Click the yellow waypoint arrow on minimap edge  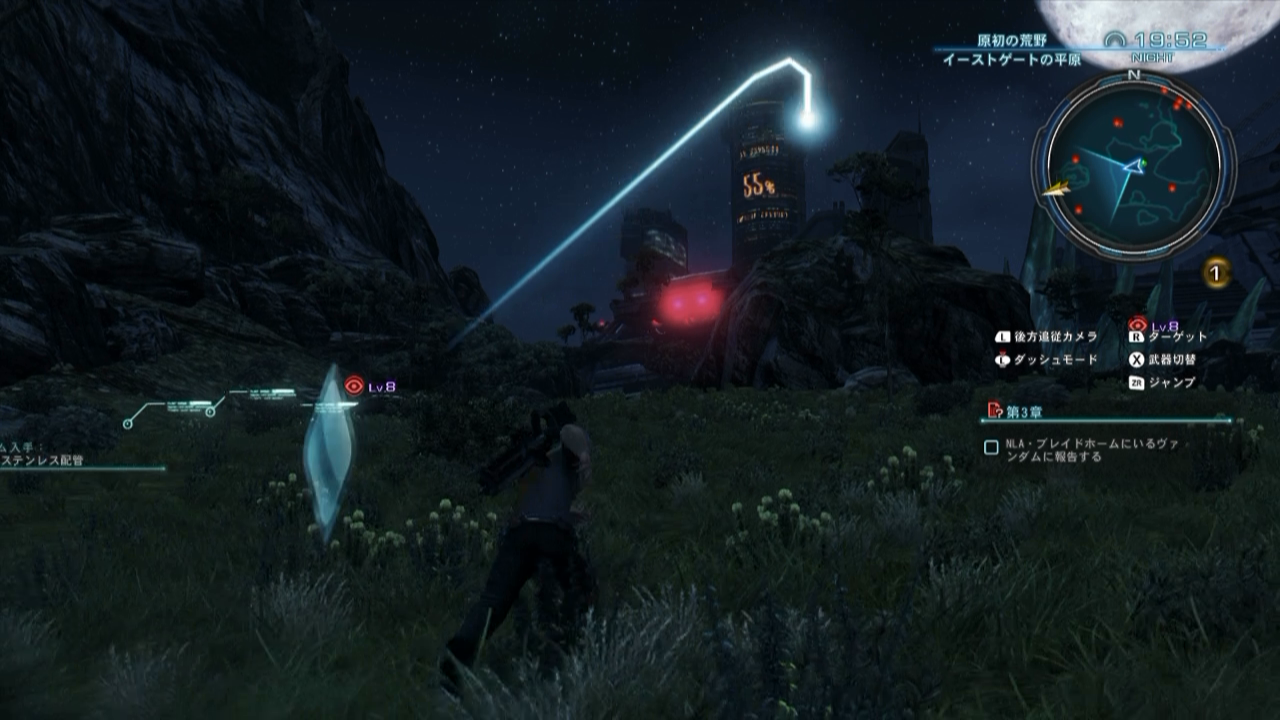[x=1056, y=188]
